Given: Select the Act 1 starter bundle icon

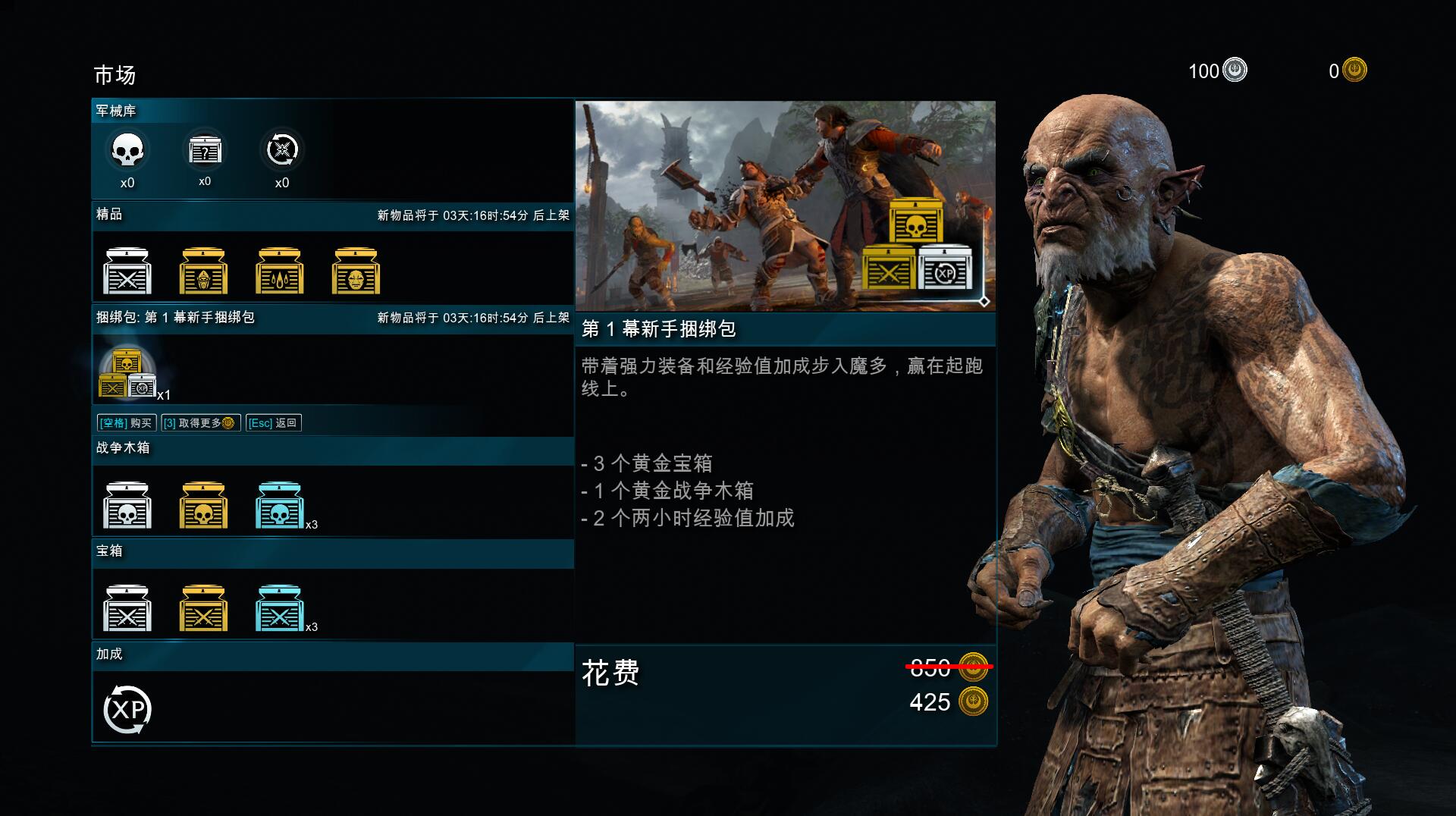Looking at the screenshot, I should pos(127,372).
